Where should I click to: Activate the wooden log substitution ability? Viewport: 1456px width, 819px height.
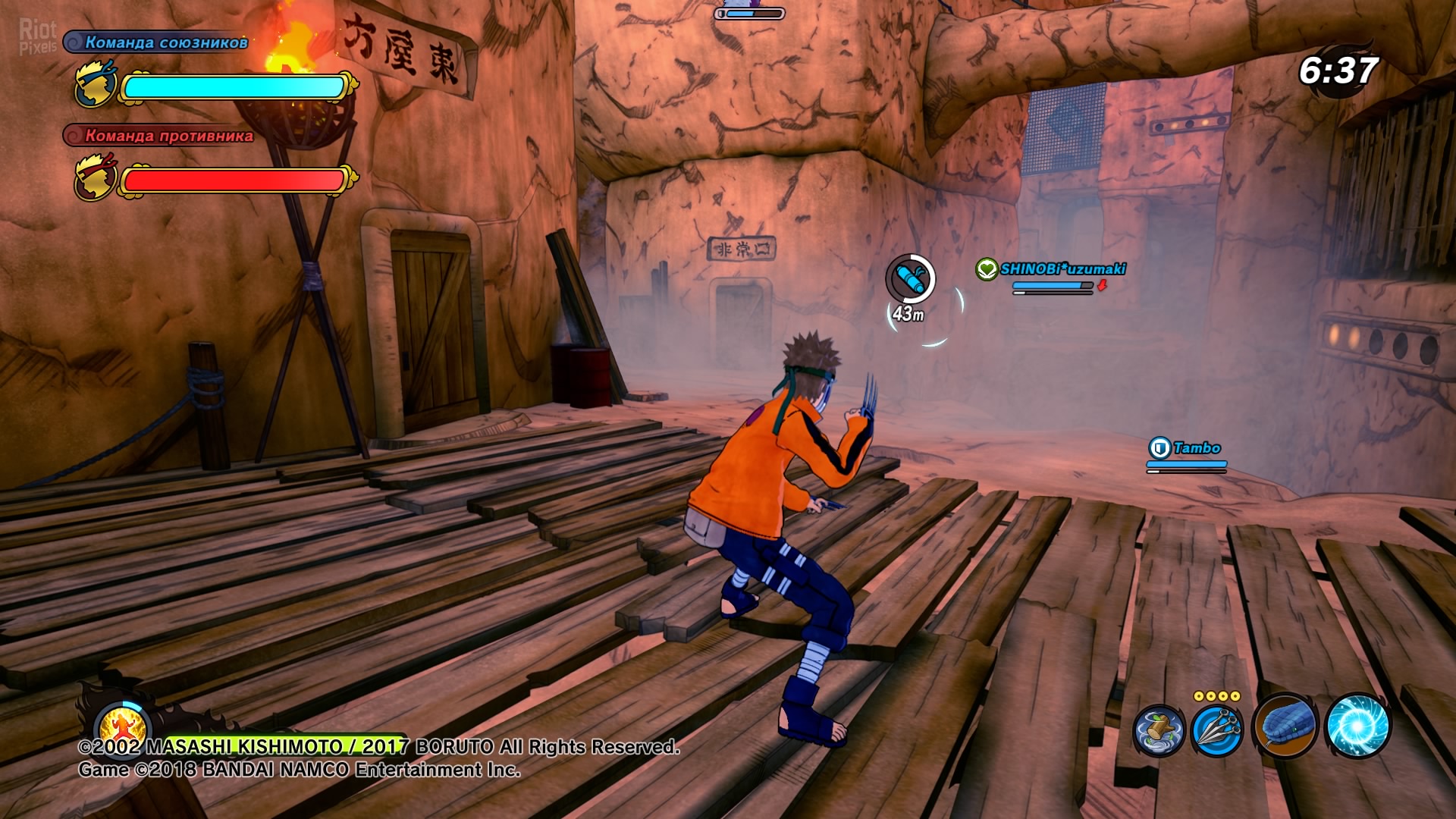tap(1158, 731)
